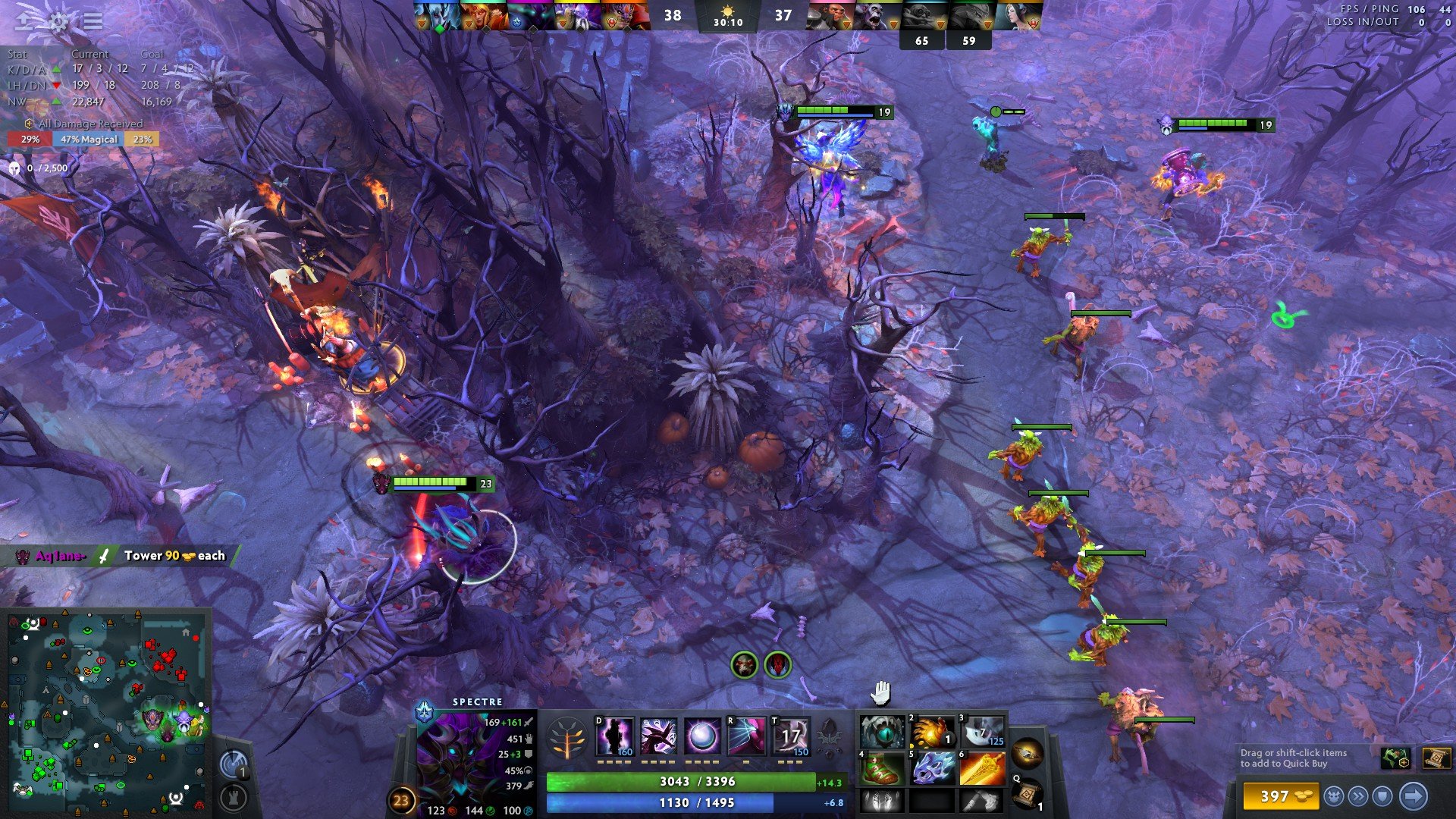The height and width of the screenshot is (819, 1456).
Task: Click the scroll item in quick buy
Action: tap(1436, 758)
